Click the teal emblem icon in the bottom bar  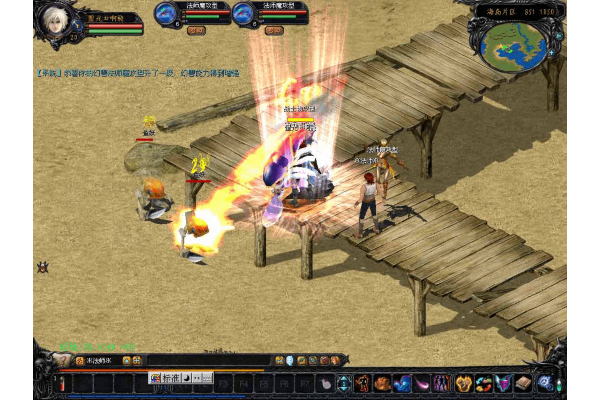click(x=343, y=383)
